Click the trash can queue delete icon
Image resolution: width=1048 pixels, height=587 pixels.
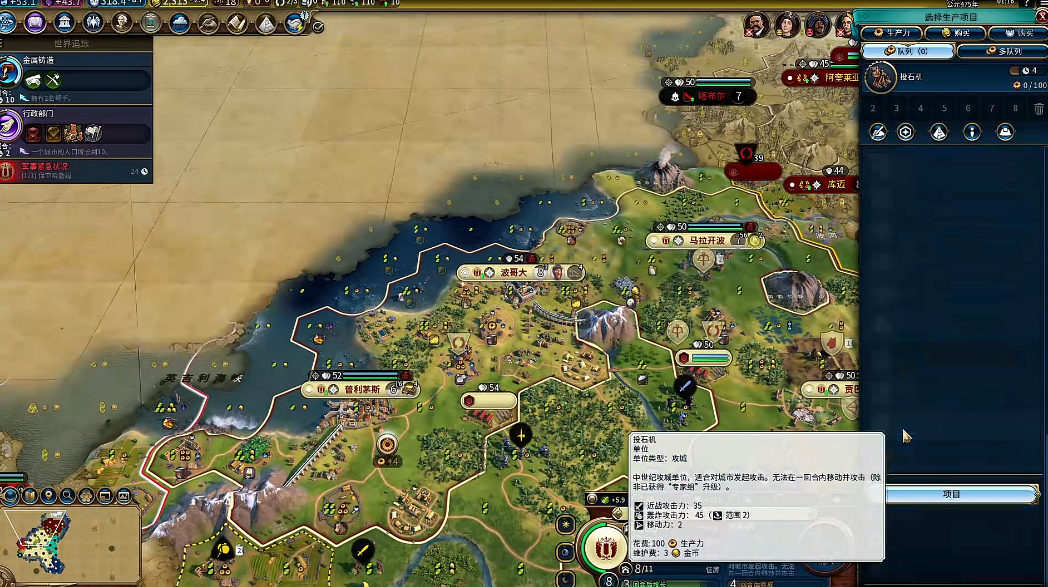(1039, 109)
